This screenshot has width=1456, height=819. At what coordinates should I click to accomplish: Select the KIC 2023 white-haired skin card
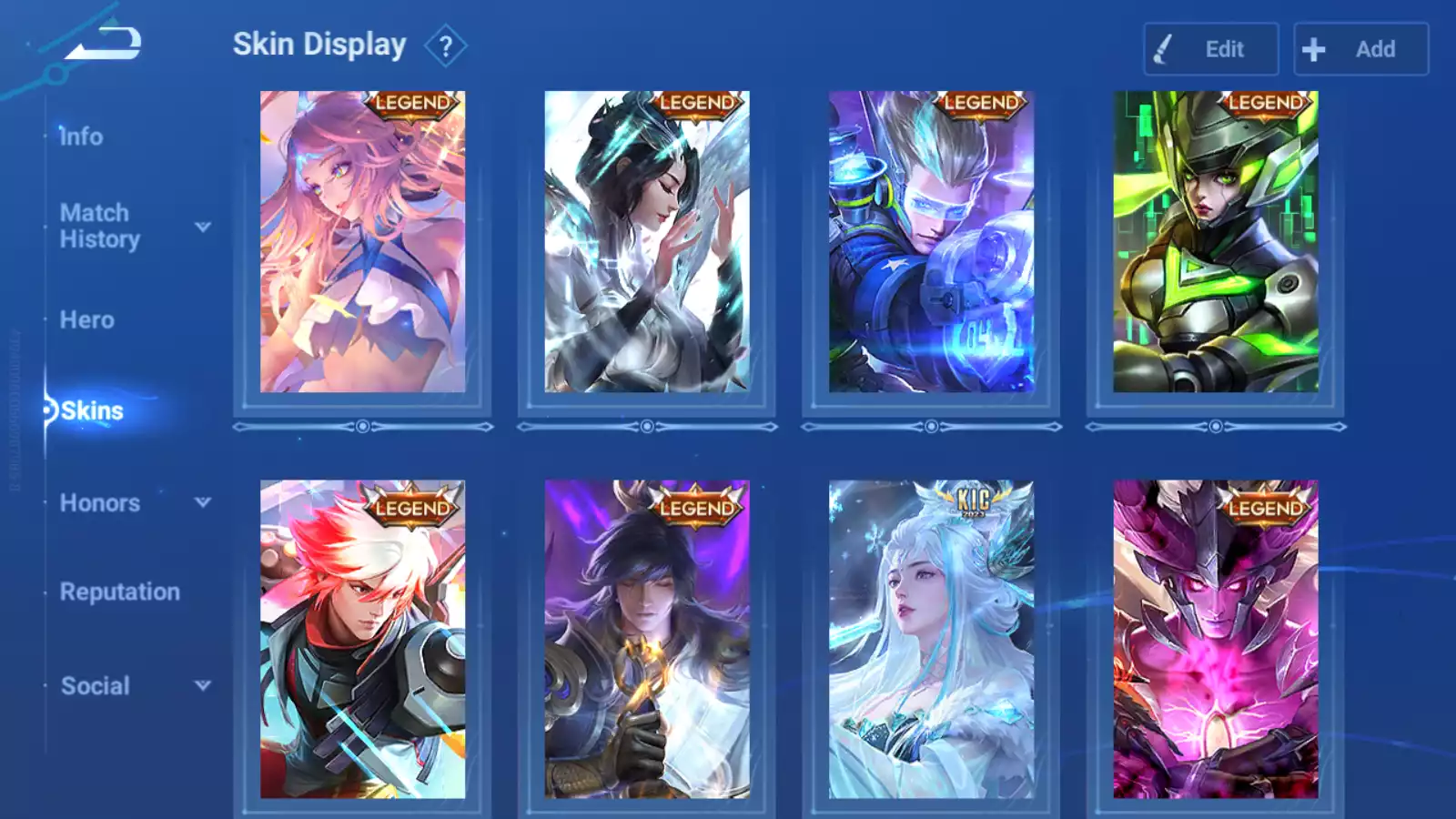(x=931, y=639)
